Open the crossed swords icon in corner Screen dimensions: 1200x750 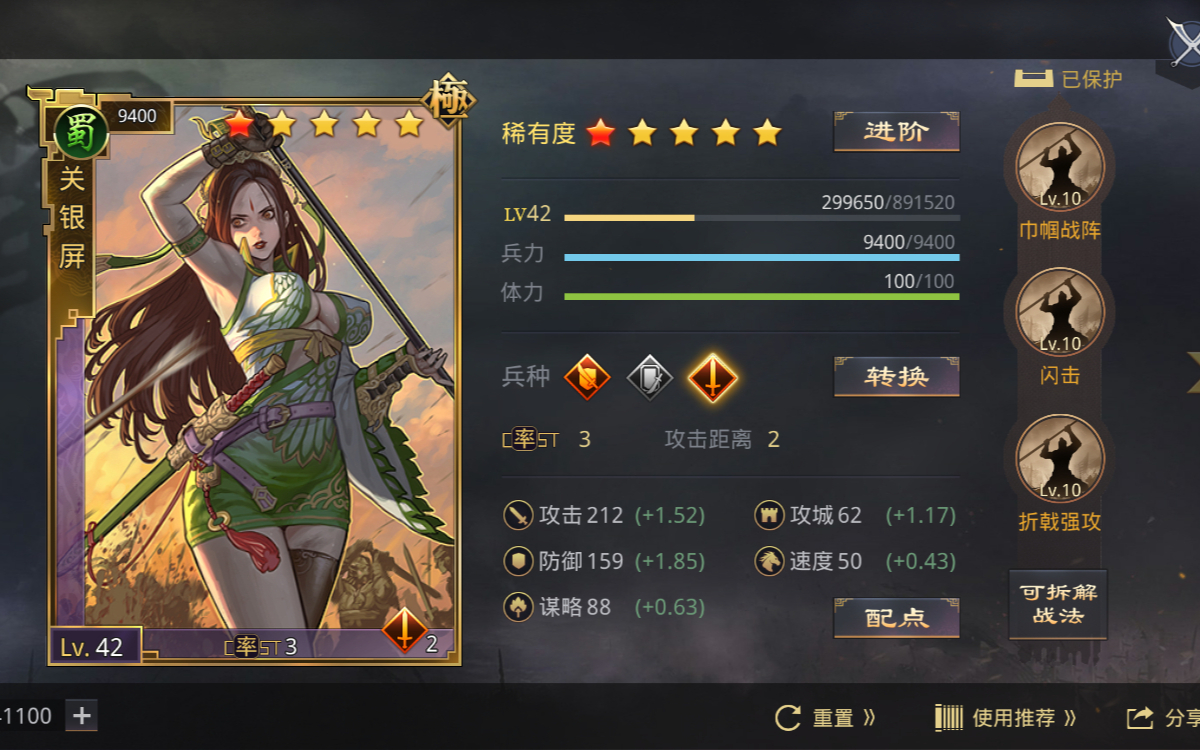(x=1185, y=42)
